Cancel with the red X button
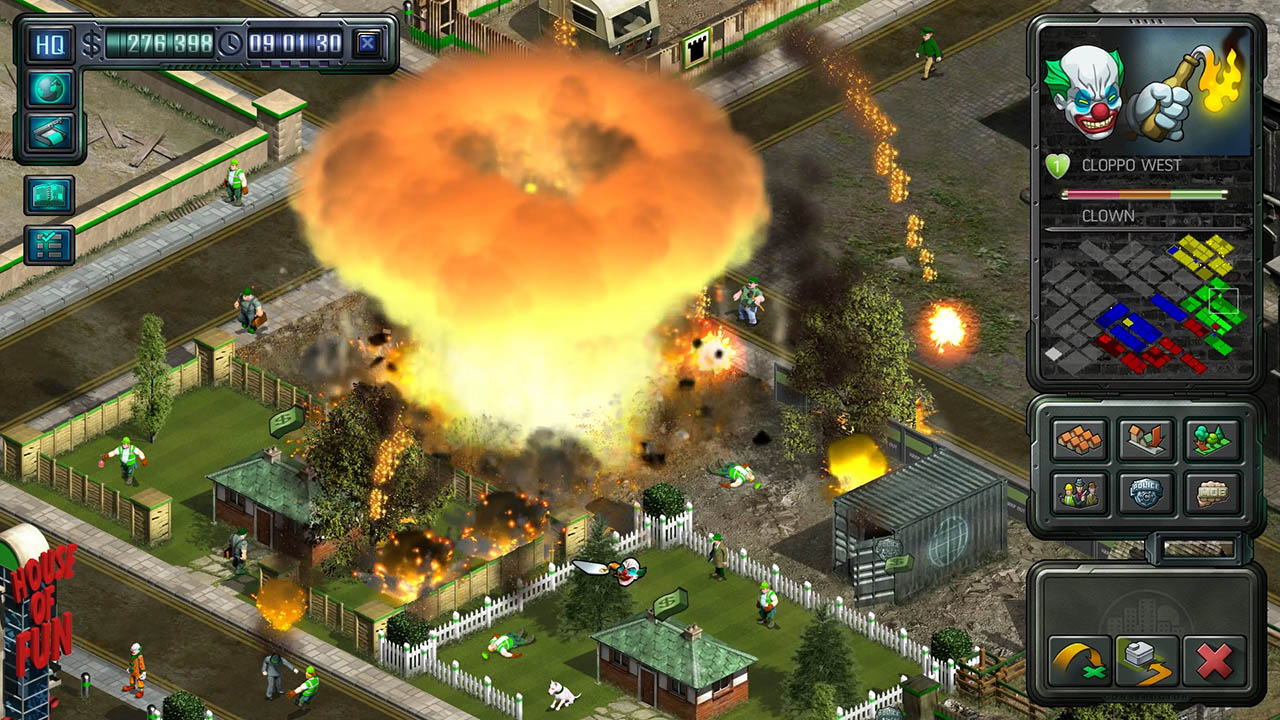 1213,660
